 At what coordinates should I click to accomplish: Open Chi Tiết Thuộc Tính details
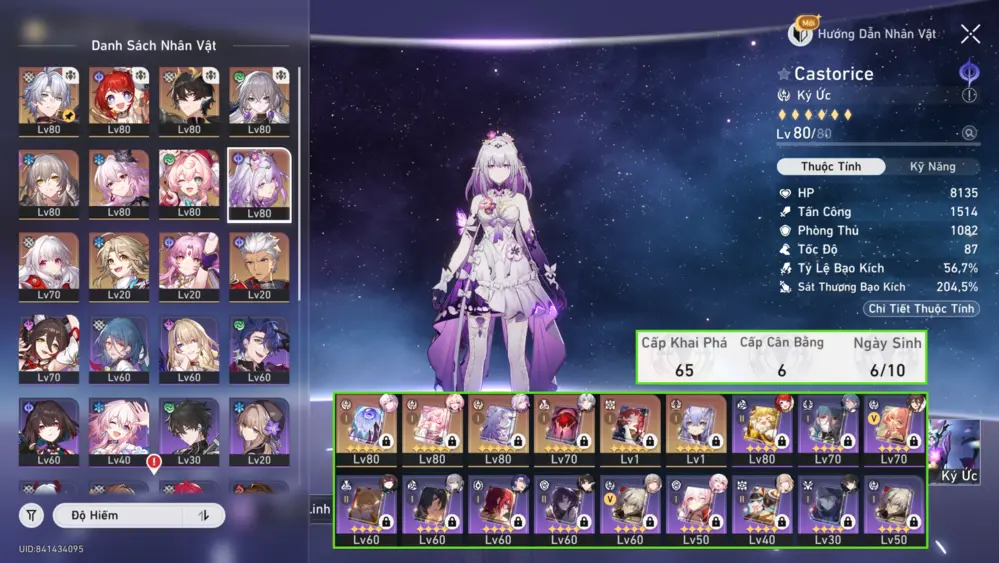921,309
